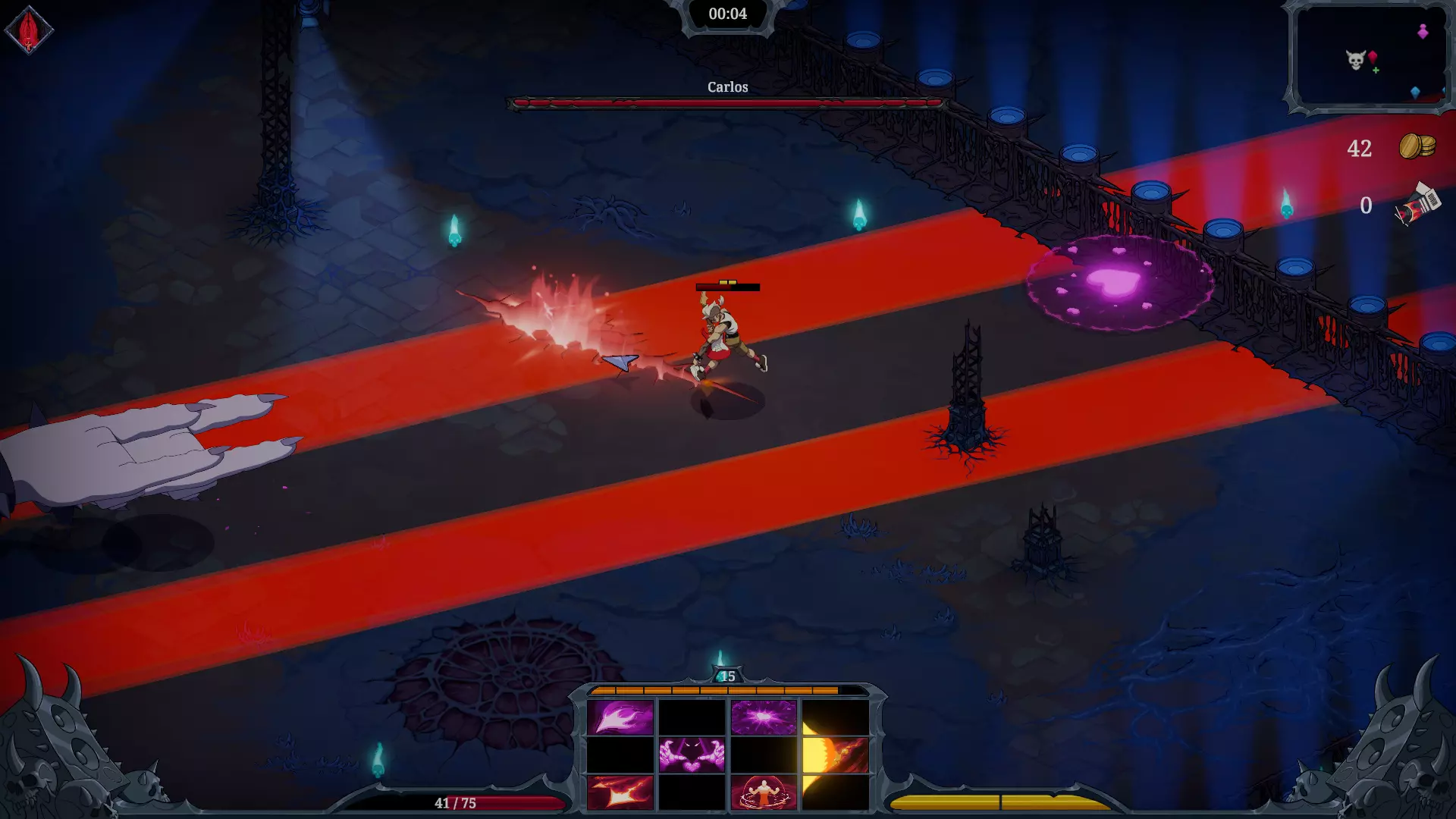Activate the purple heart burst ability
1456x819 pixels.
coord(763,717)
